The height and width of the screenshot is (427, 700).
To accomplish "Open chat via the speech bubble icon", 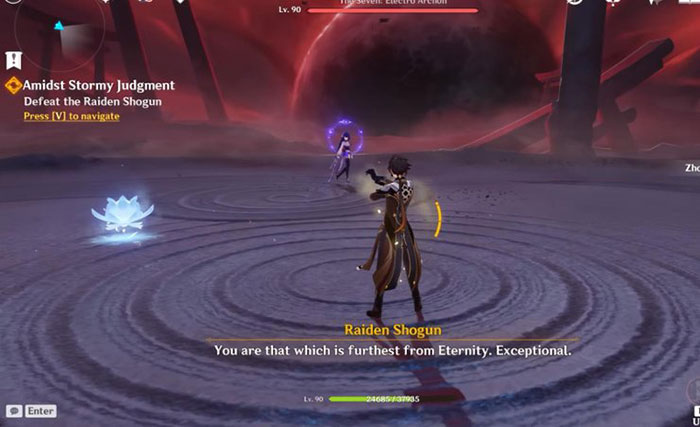I will [x=14, y=411].
